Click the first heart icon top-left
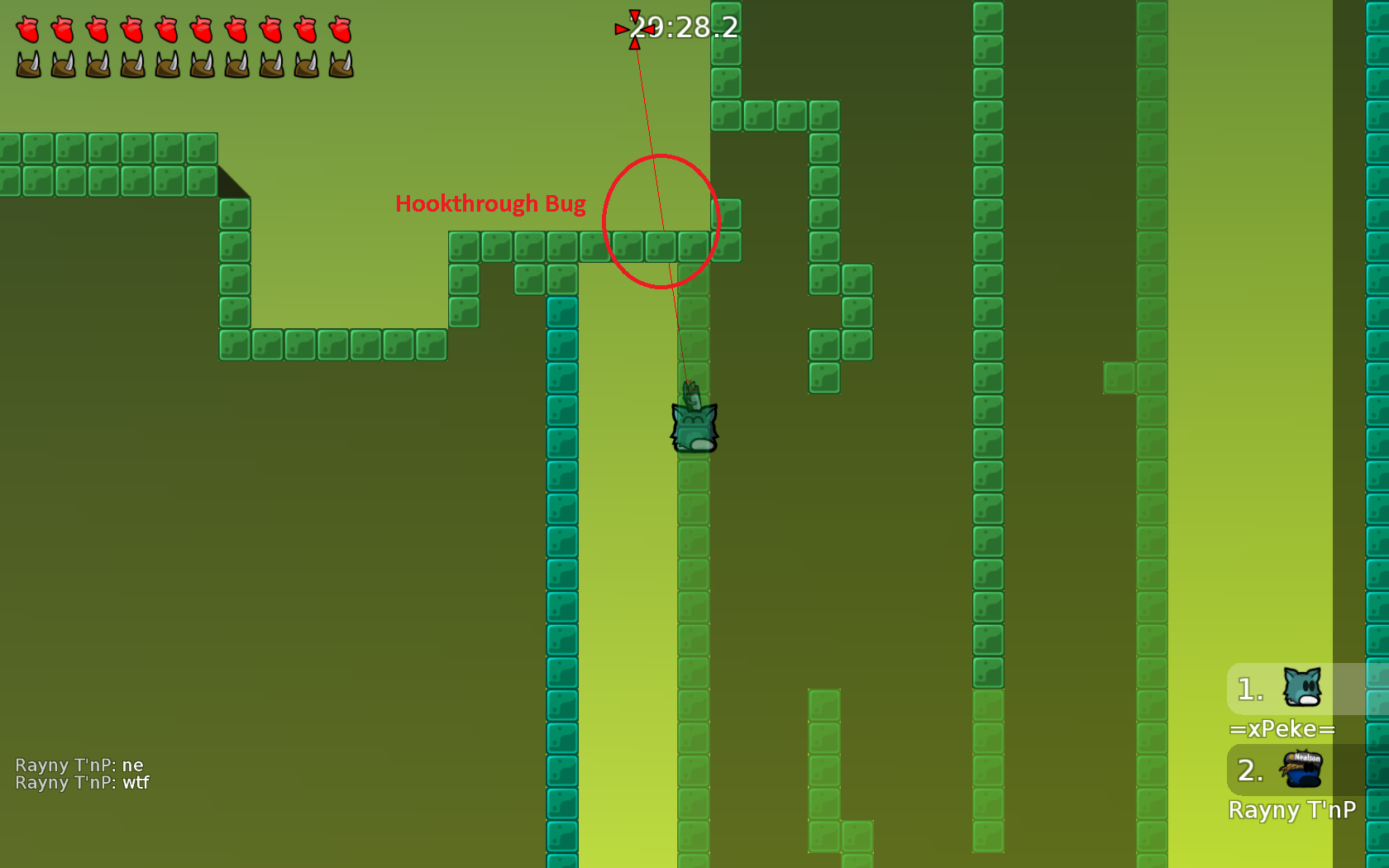 (x=26, y=30)
